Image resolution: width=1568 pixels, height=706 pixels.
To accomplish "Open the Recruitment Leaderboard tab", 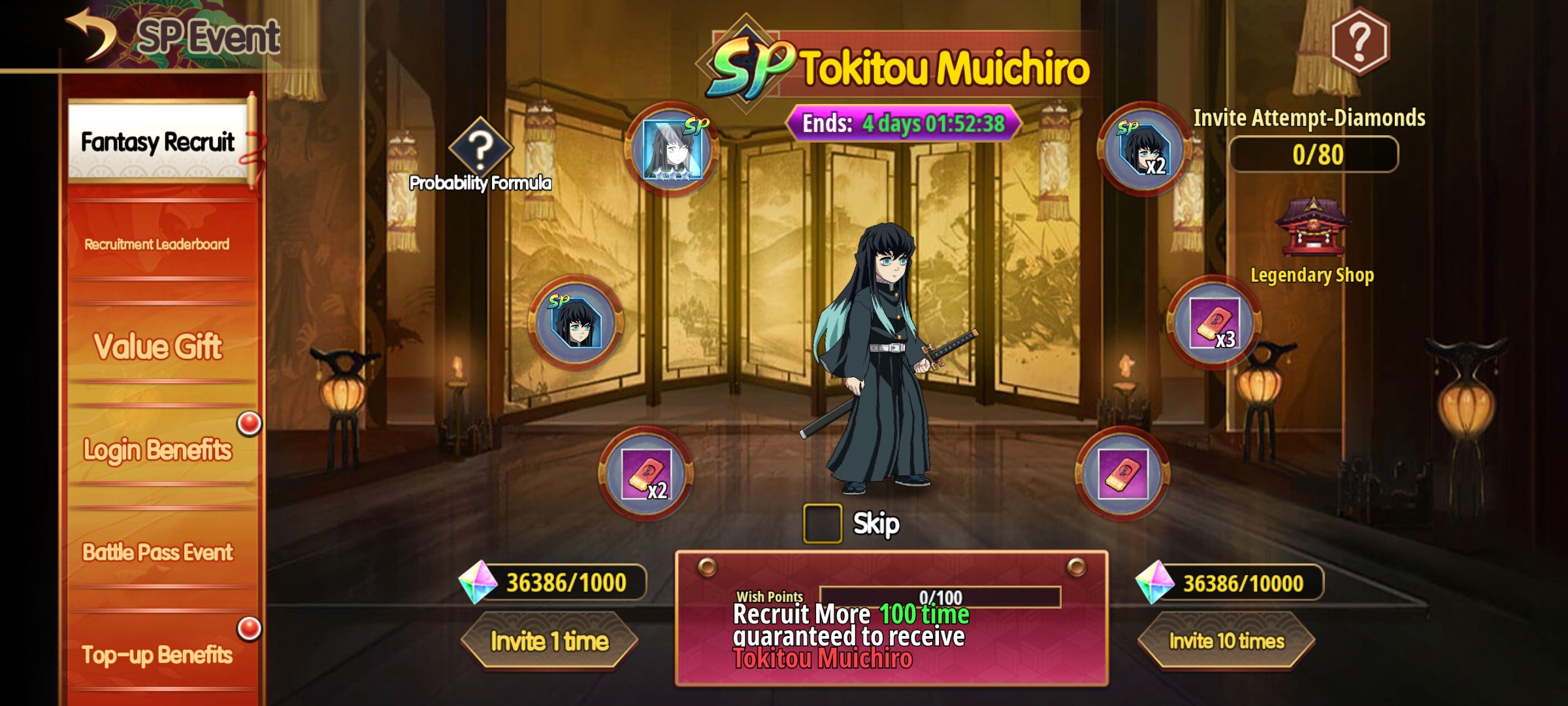I will [x=157, y=244].
